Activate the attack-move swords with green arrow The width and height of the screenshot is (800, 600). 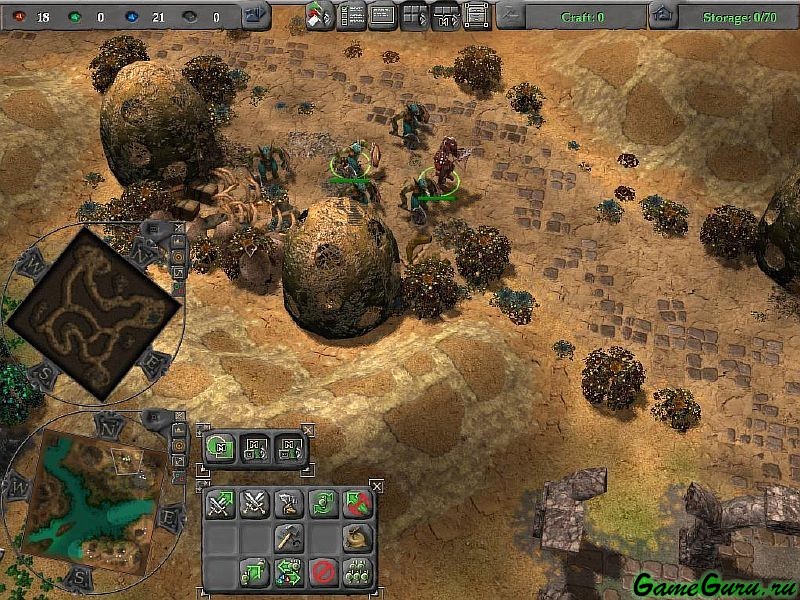[220, 503]
